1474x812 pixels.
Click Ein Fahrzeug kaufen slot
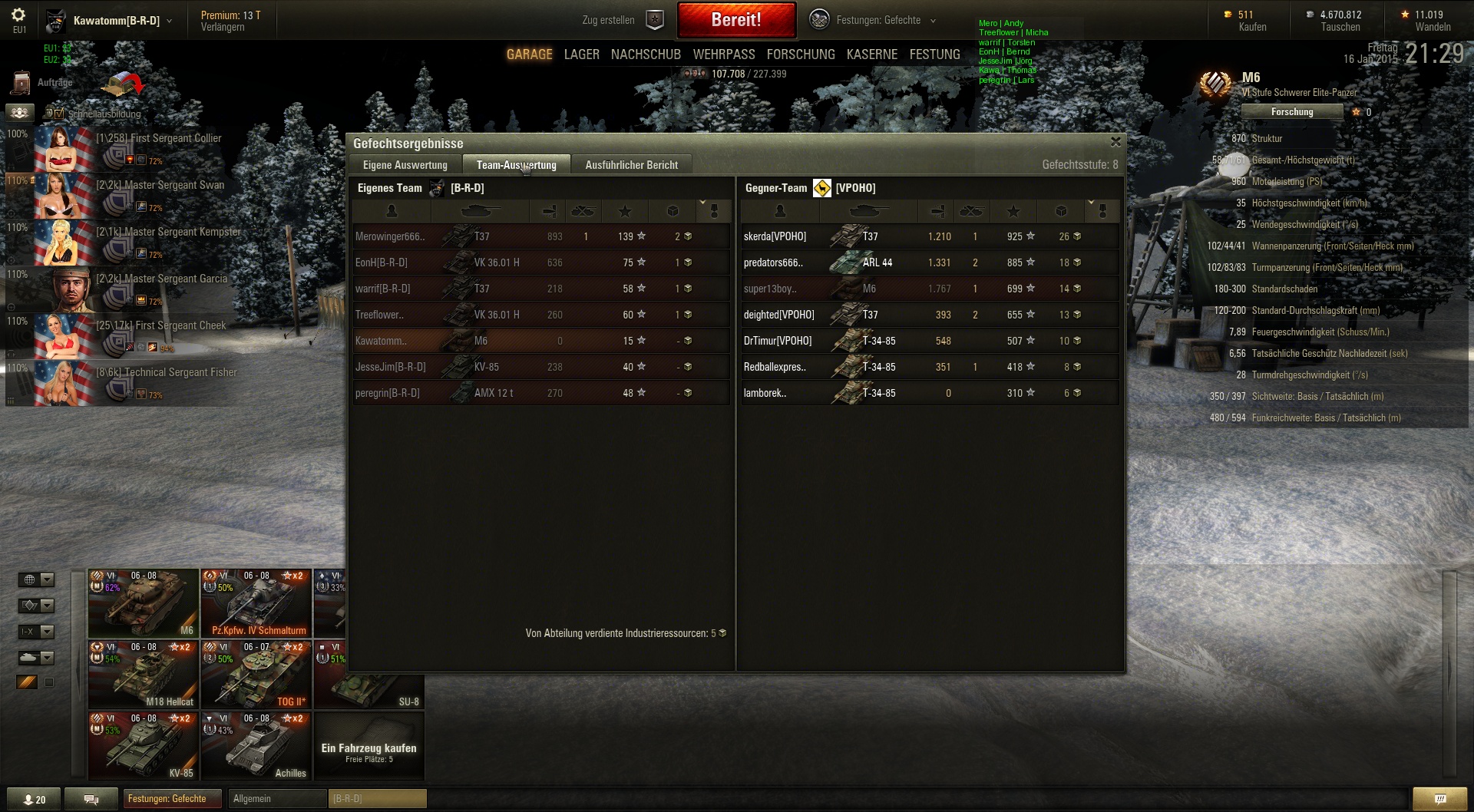[x=368, y=751]
